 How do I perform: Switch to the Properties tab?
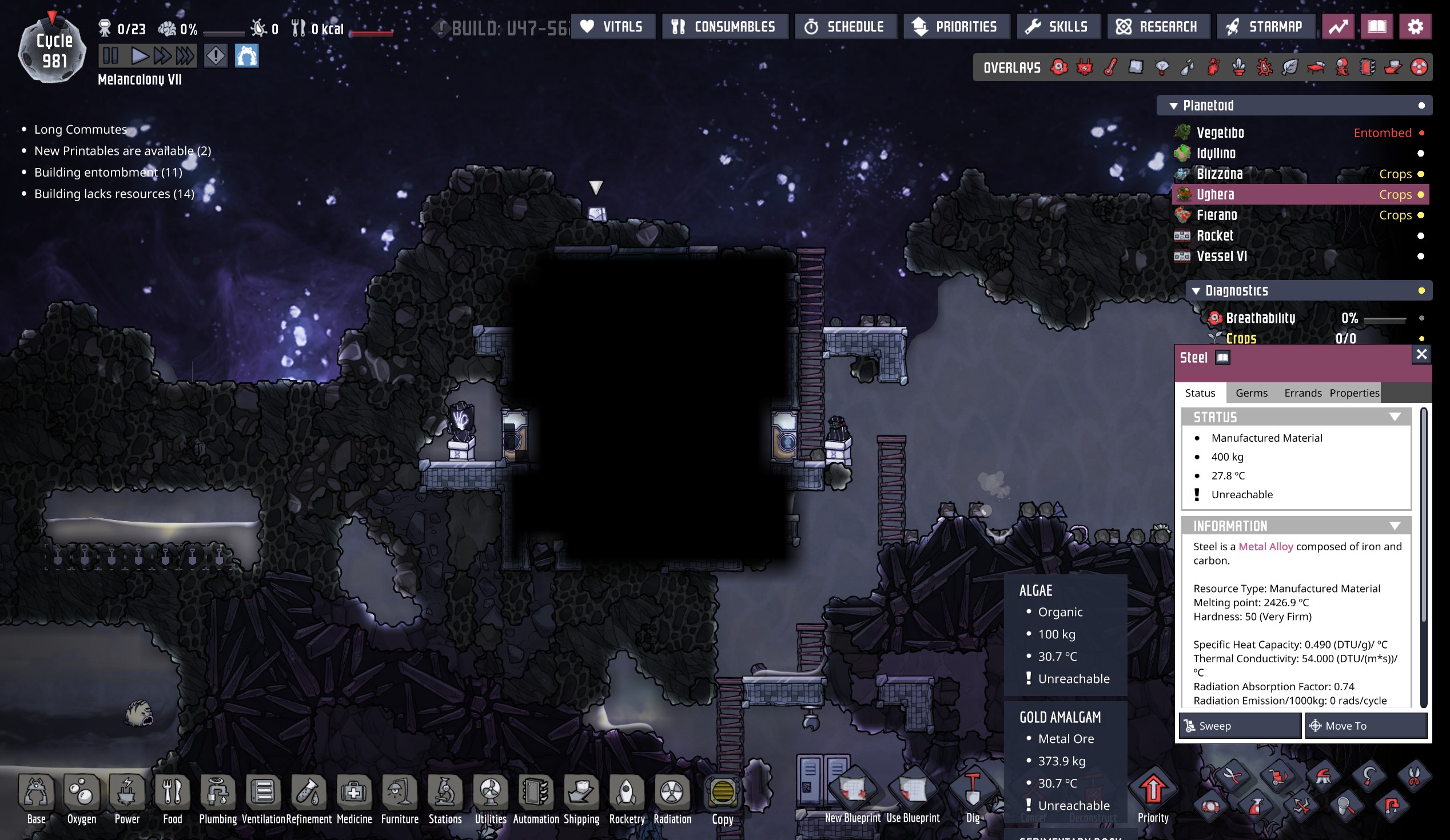point(1354,393)
